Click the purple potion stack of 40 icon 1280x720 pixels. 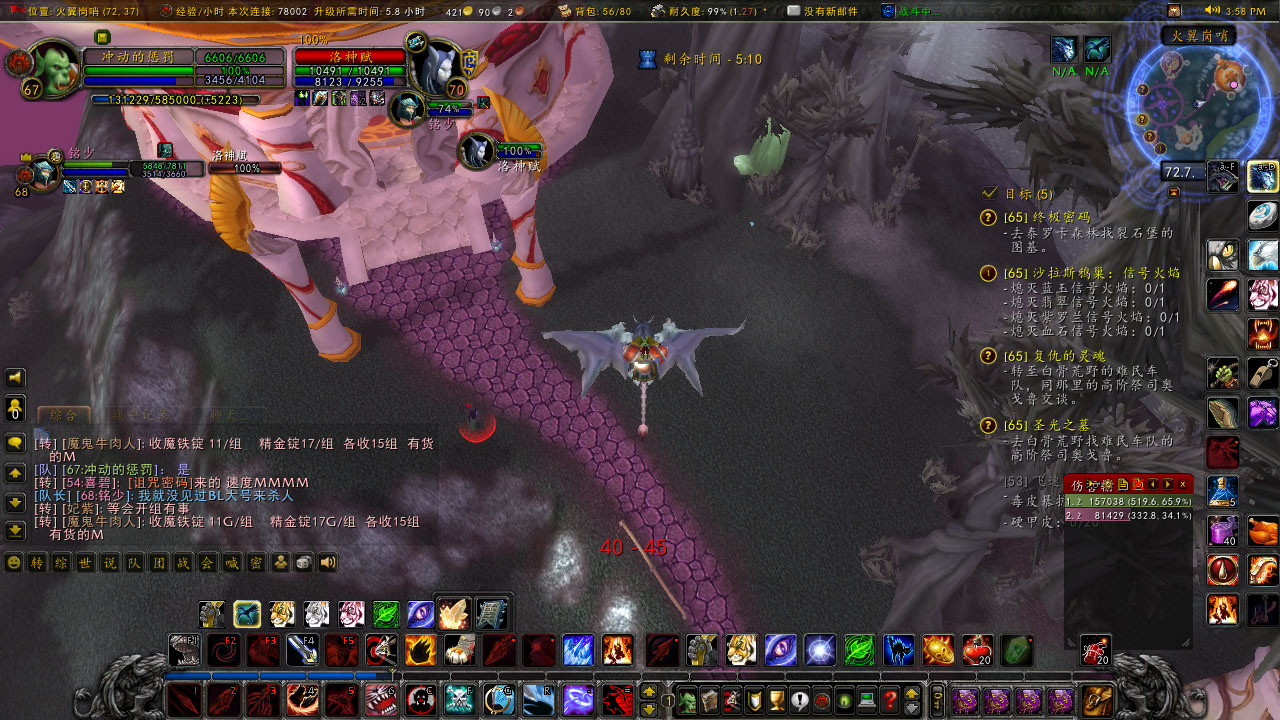(1224, 530)
